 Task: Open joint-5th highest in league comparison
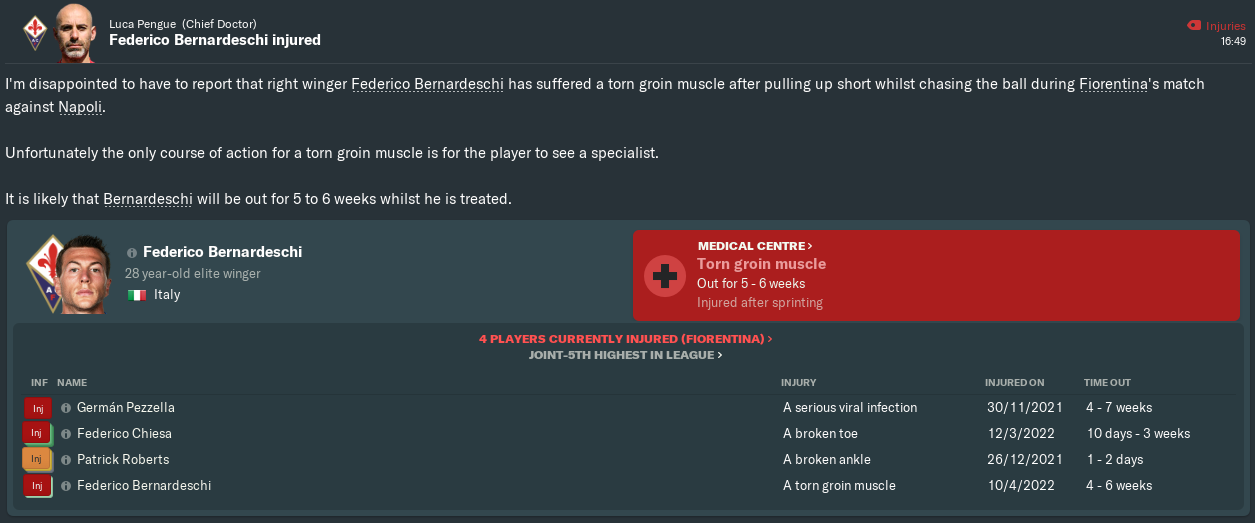point(625,355)
